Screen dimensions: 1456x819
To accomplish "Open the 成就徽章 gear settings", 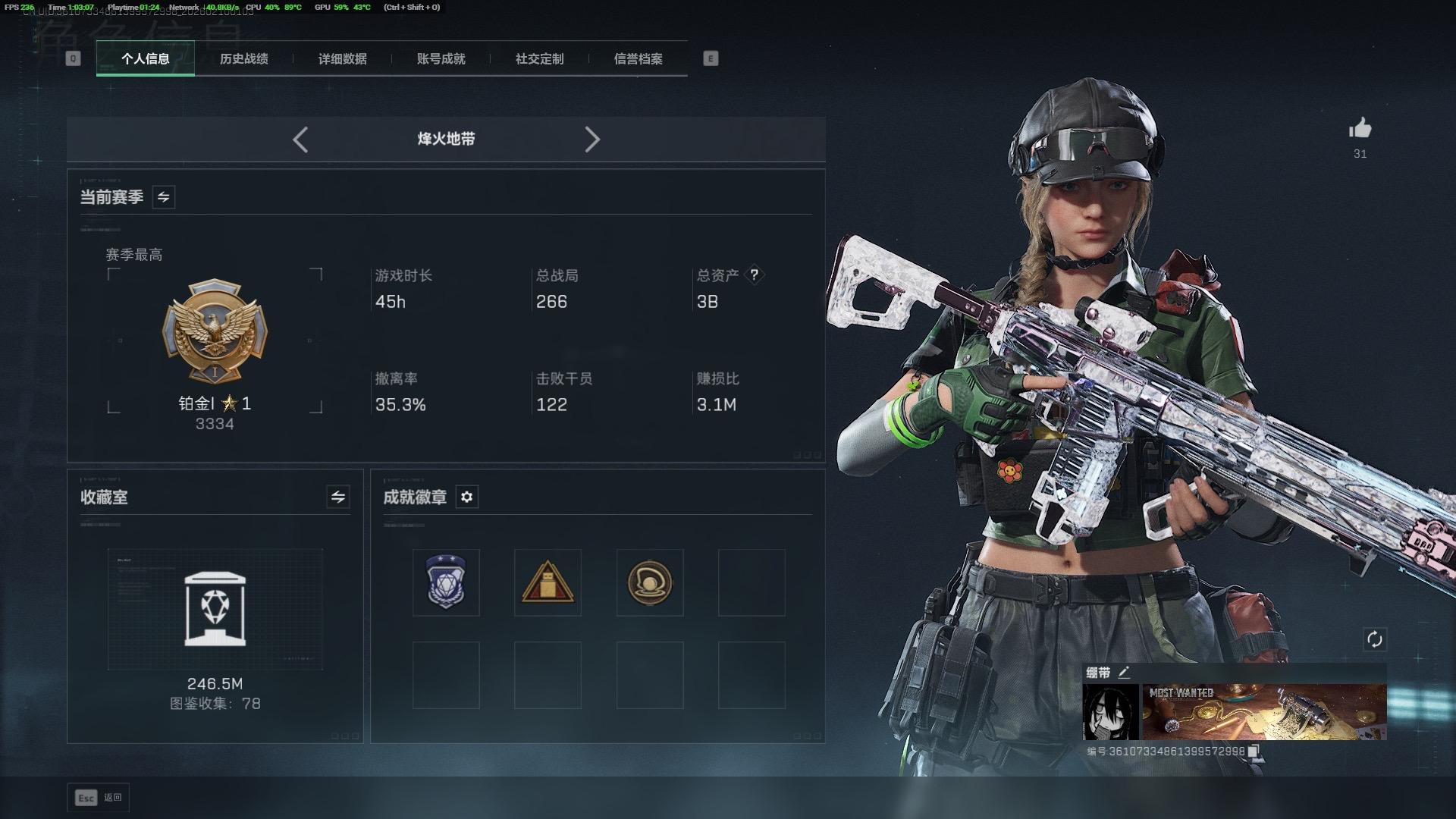I will tap(466, 497).
